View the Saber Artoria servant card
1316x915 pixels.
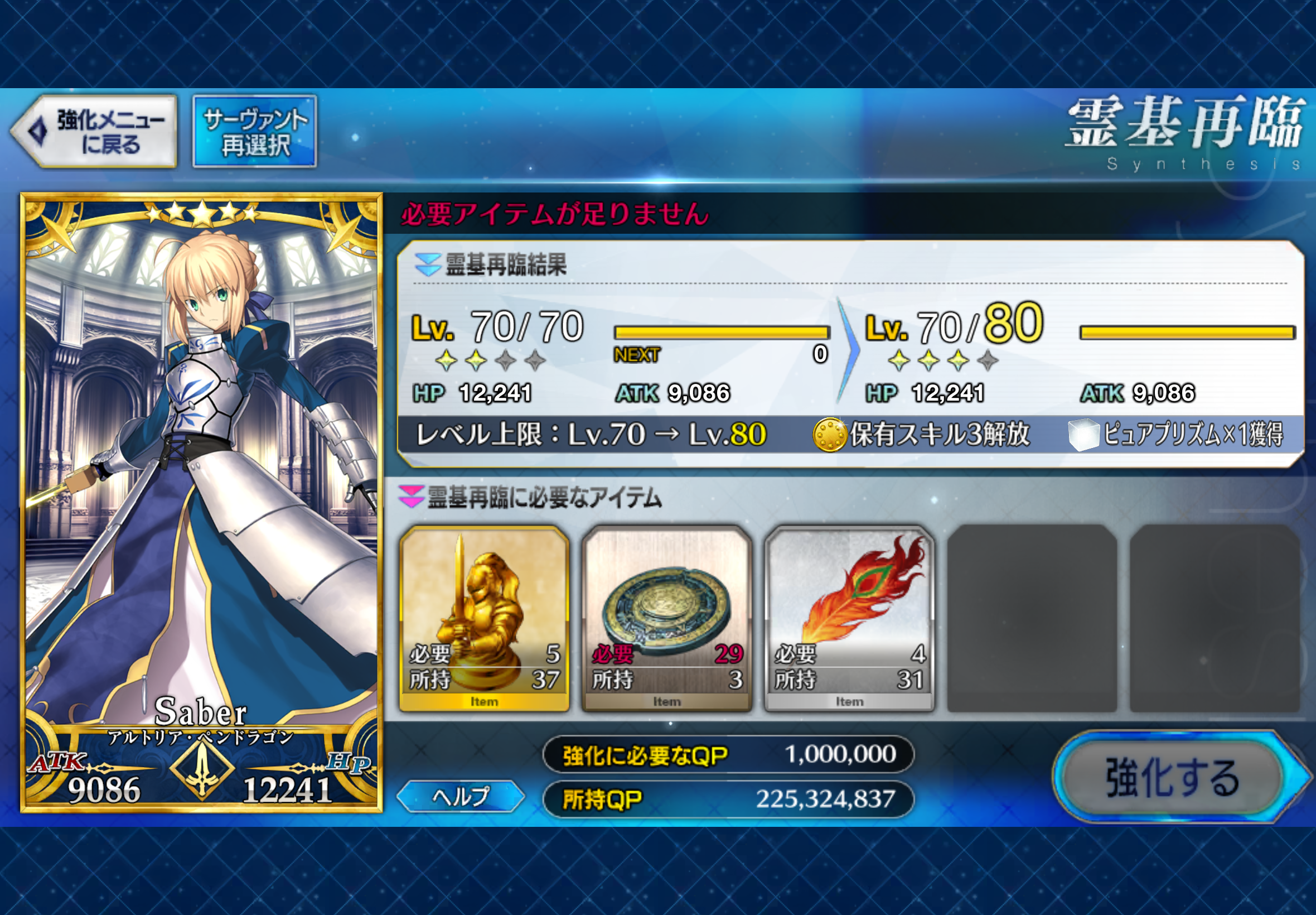point(202,502)
